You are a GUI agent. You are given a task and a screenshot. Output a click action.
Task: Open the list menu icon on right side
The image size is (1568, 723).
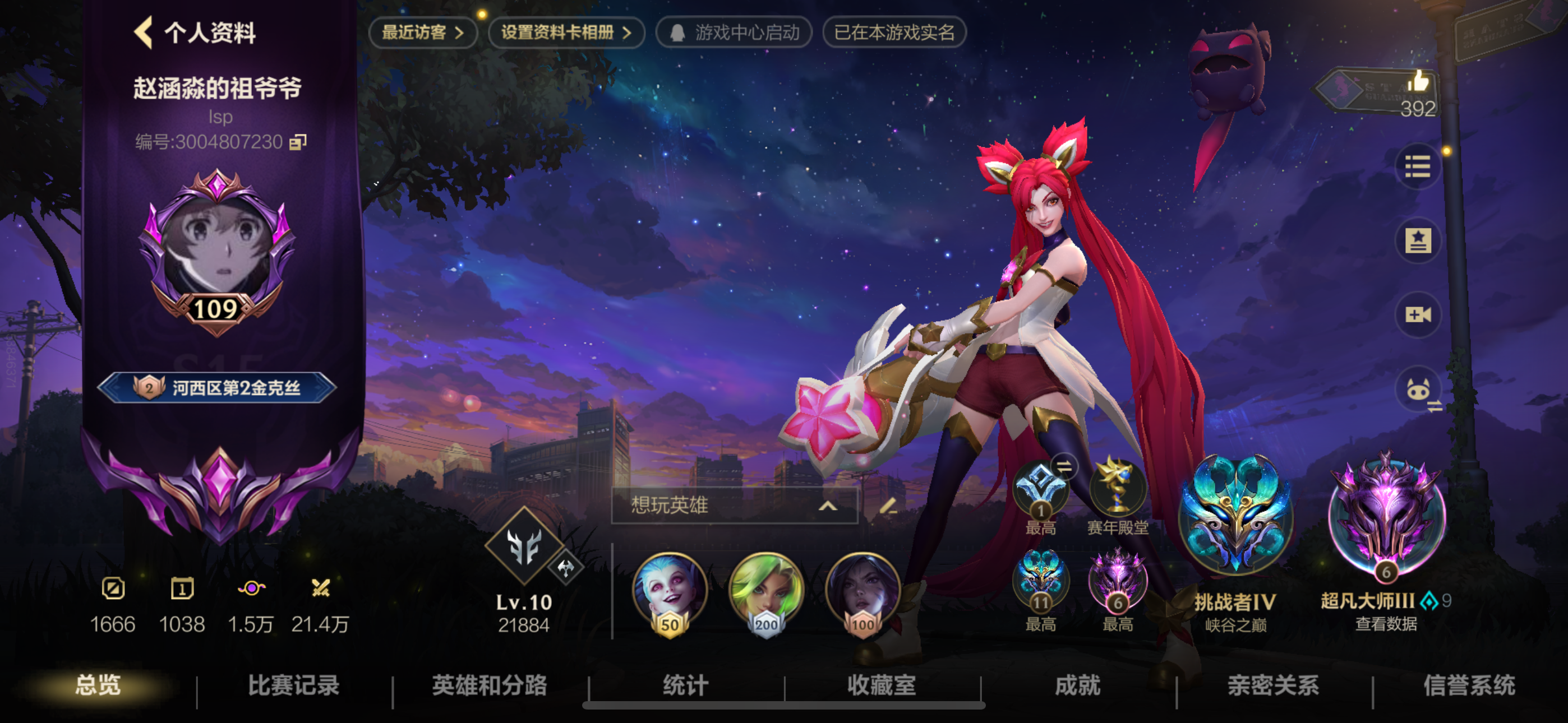pos(1418,166)
